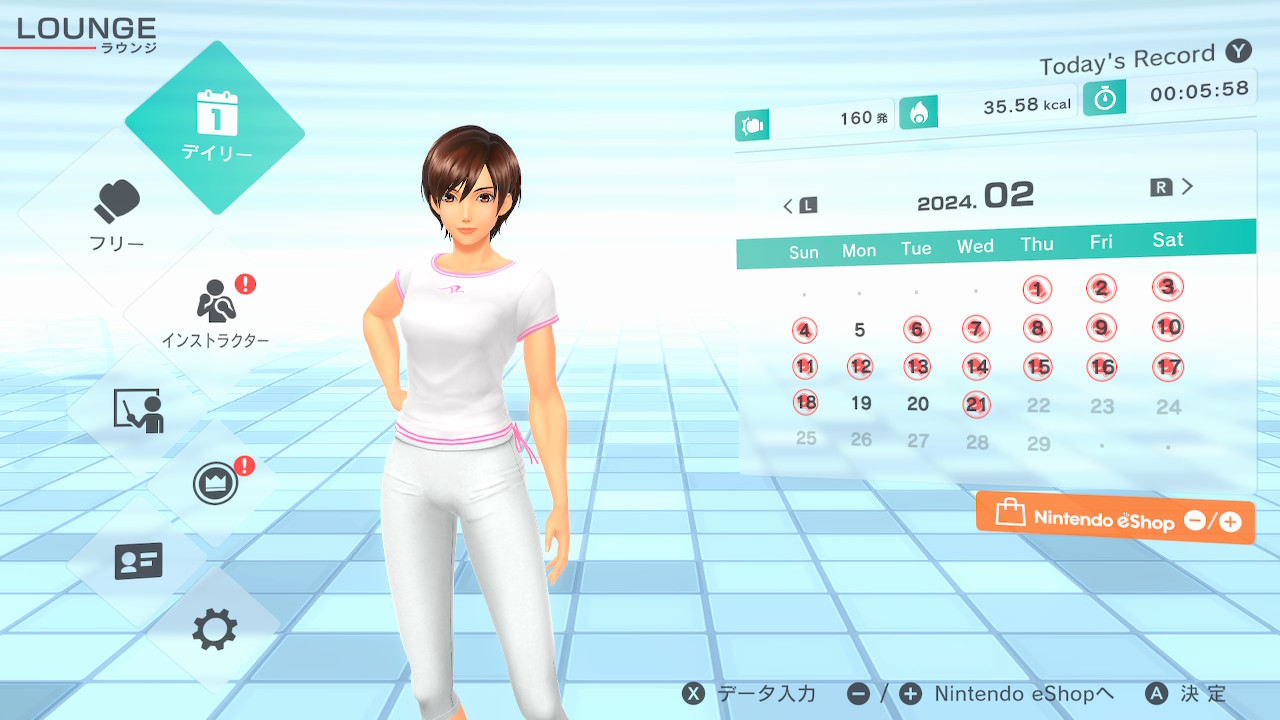Select February 21 on the calendar
The width and height of the screenshot is (1280, 720).
pos(976,404)
